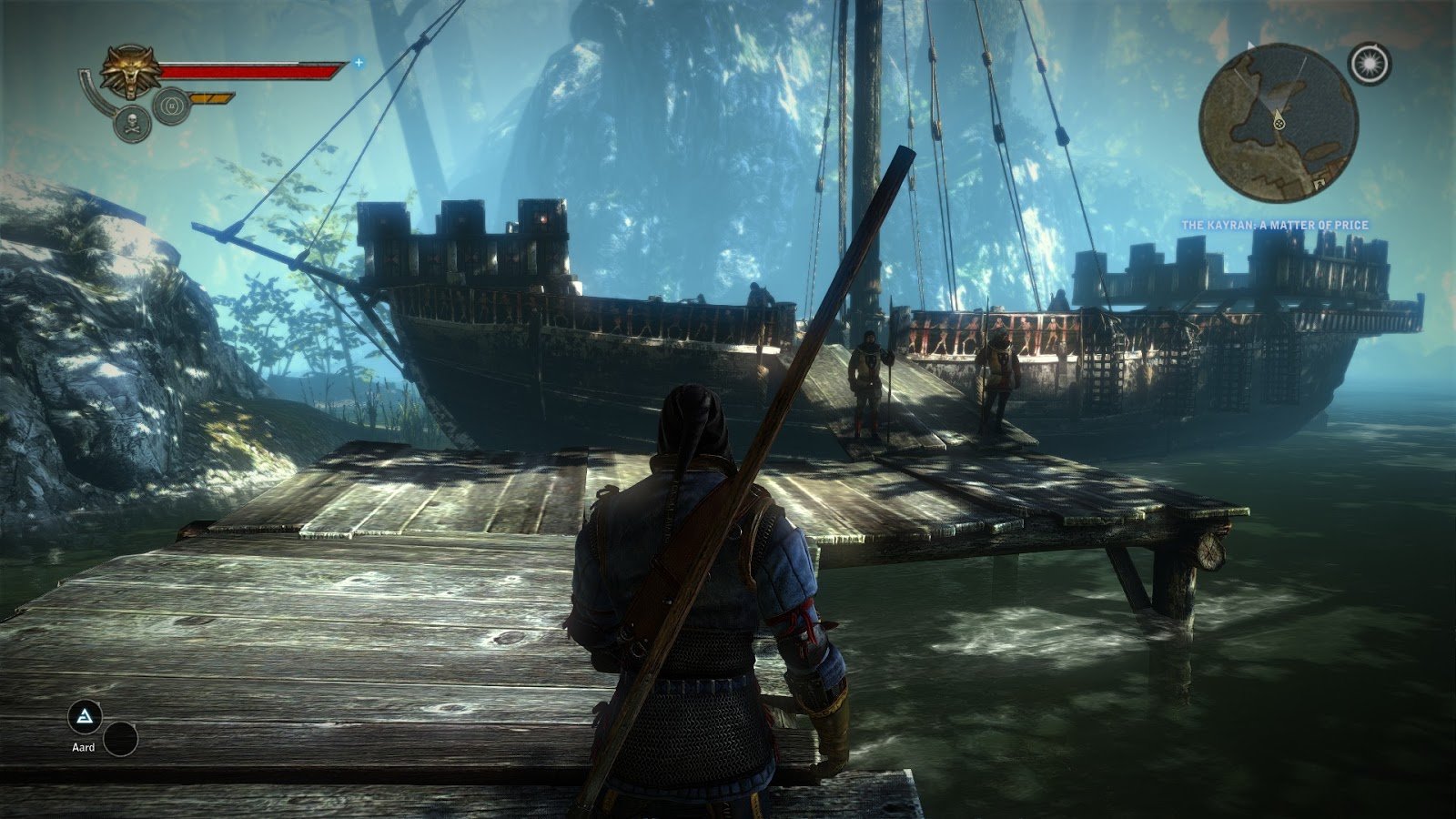Click the wolf medallion icon

[128, 73]
